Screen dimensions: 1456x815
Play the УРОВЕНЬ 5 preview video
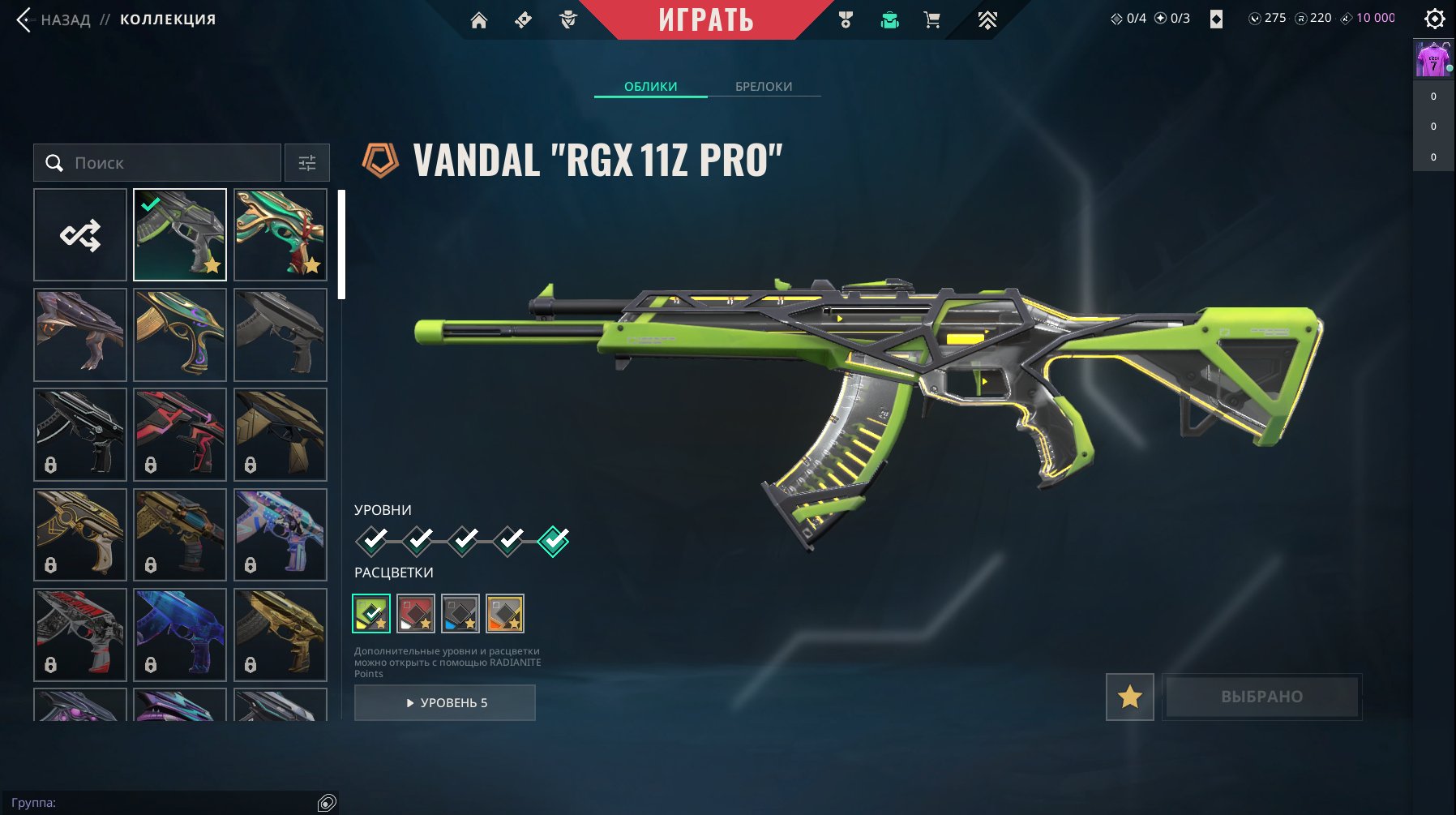(x=445, y=703)
